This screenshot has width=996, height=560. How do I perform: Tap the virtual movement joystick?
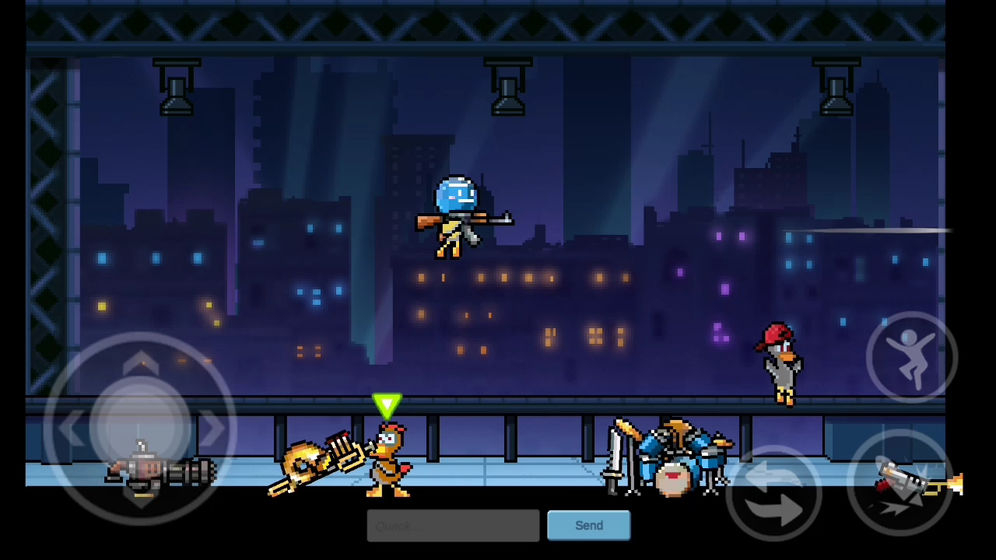tap(140, 429)
